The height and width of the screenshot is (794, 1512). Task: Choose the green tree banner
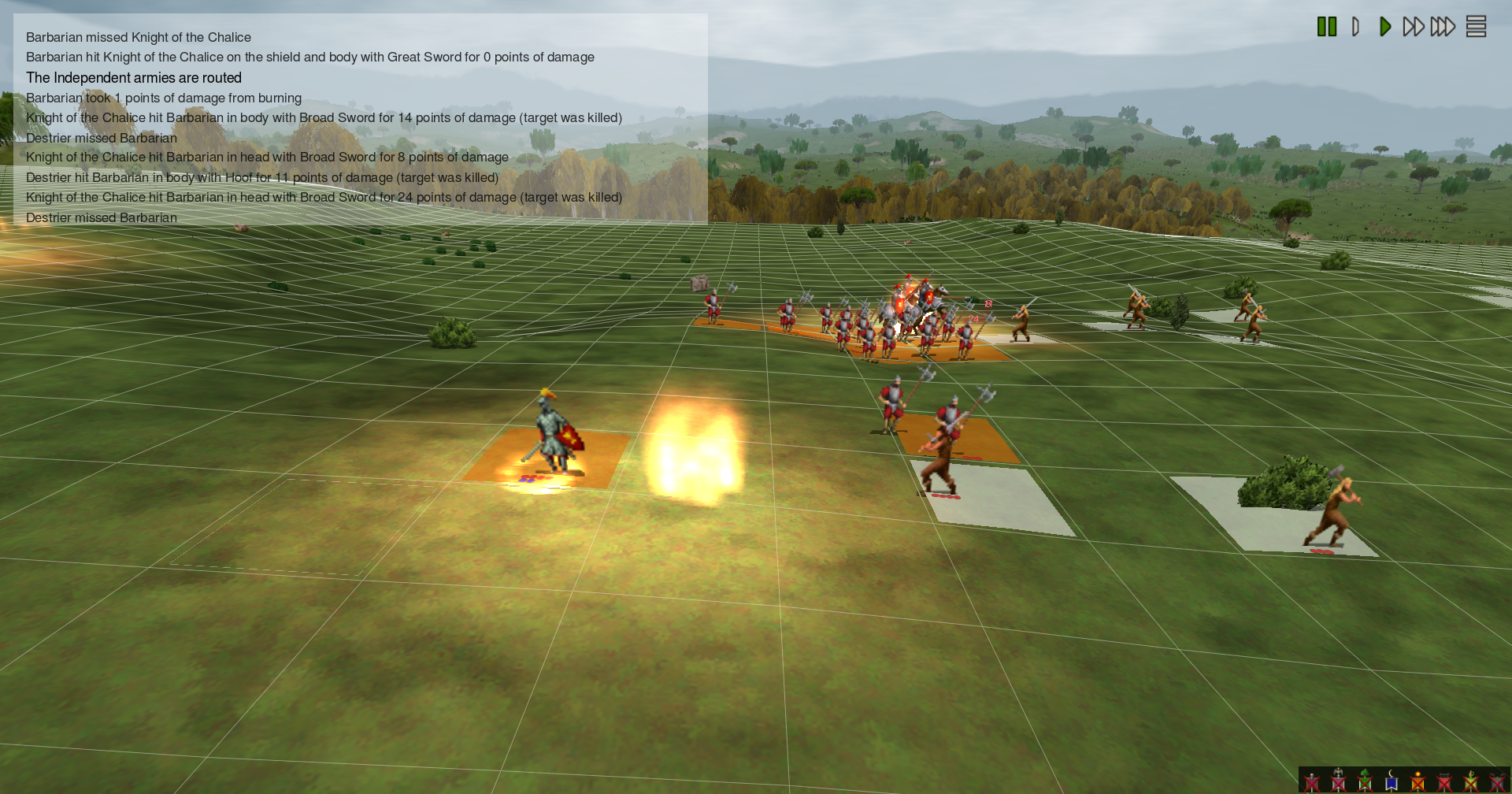coord(1365,781)
